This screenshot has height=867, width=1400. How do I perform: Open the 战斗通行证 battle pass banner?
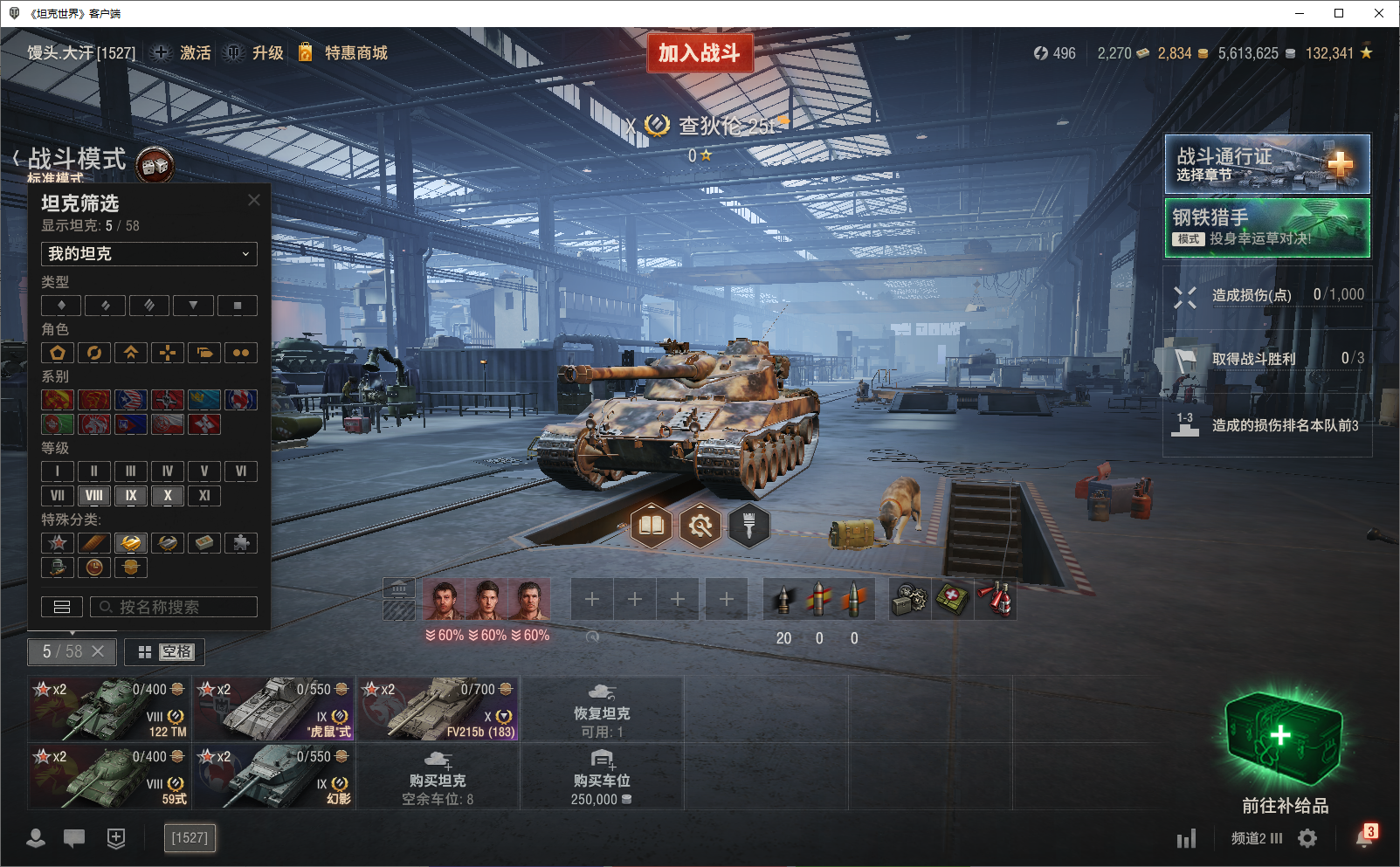click(1267, 164)
